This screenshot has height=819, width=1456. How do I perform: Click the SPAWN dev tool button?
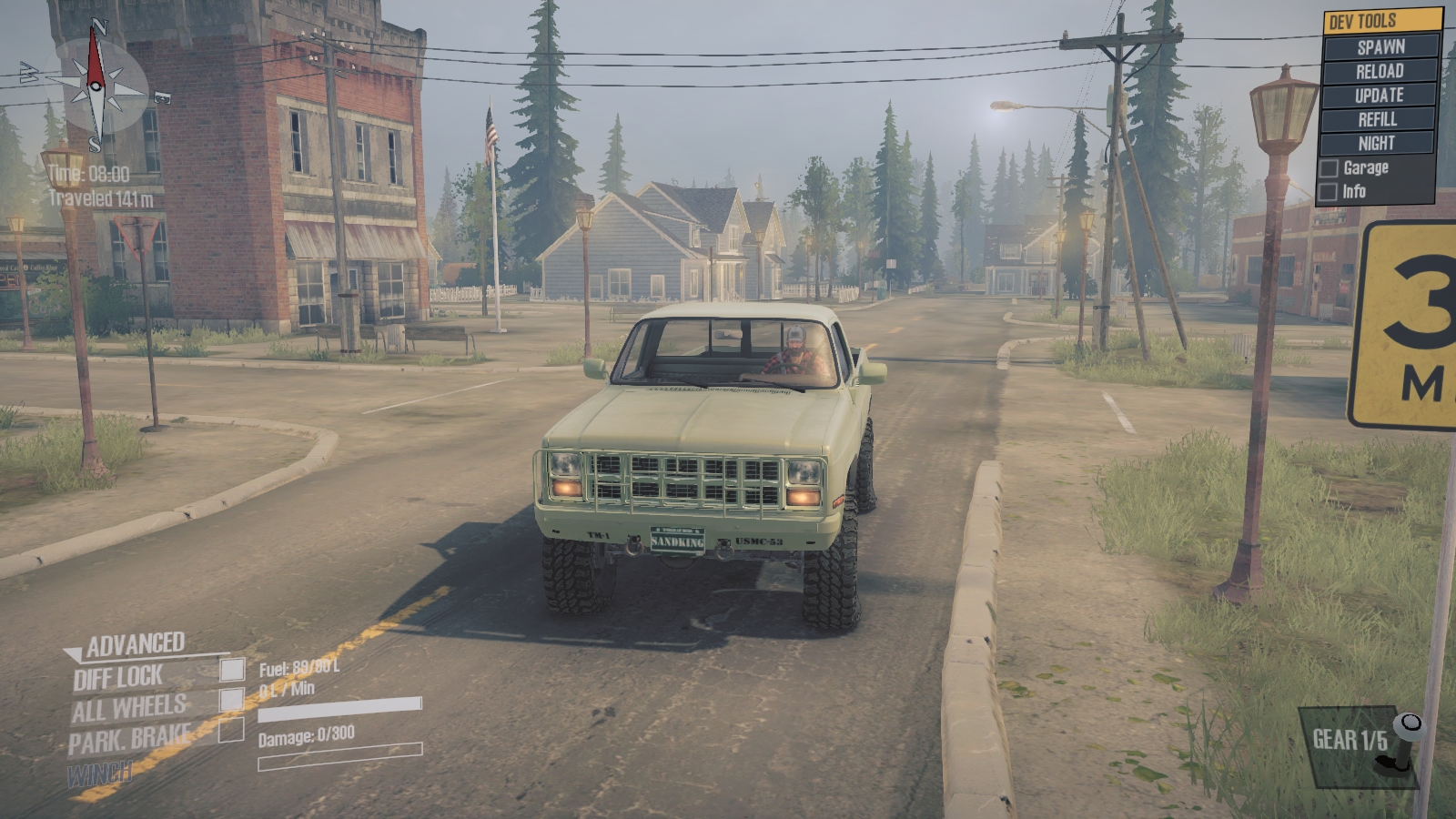[1380, 46]
